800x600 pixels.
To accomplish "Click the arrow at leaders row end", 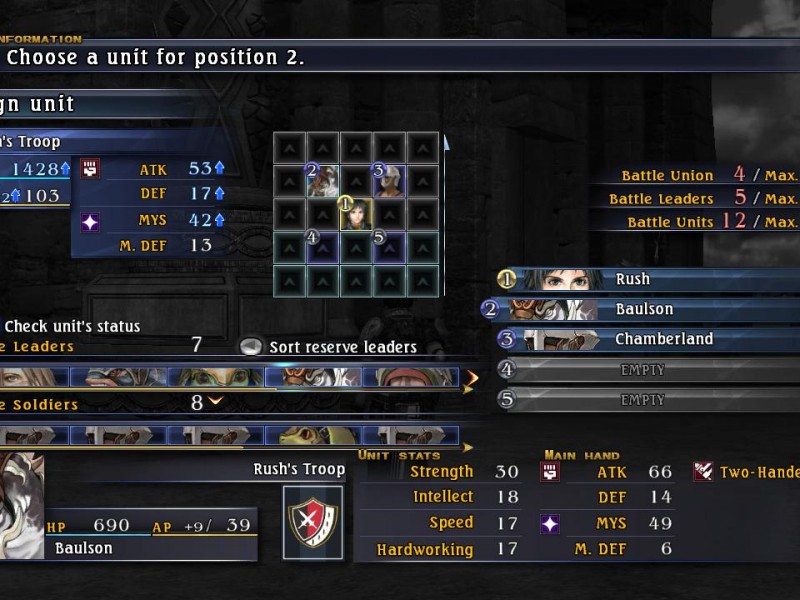I will point(470,378).
